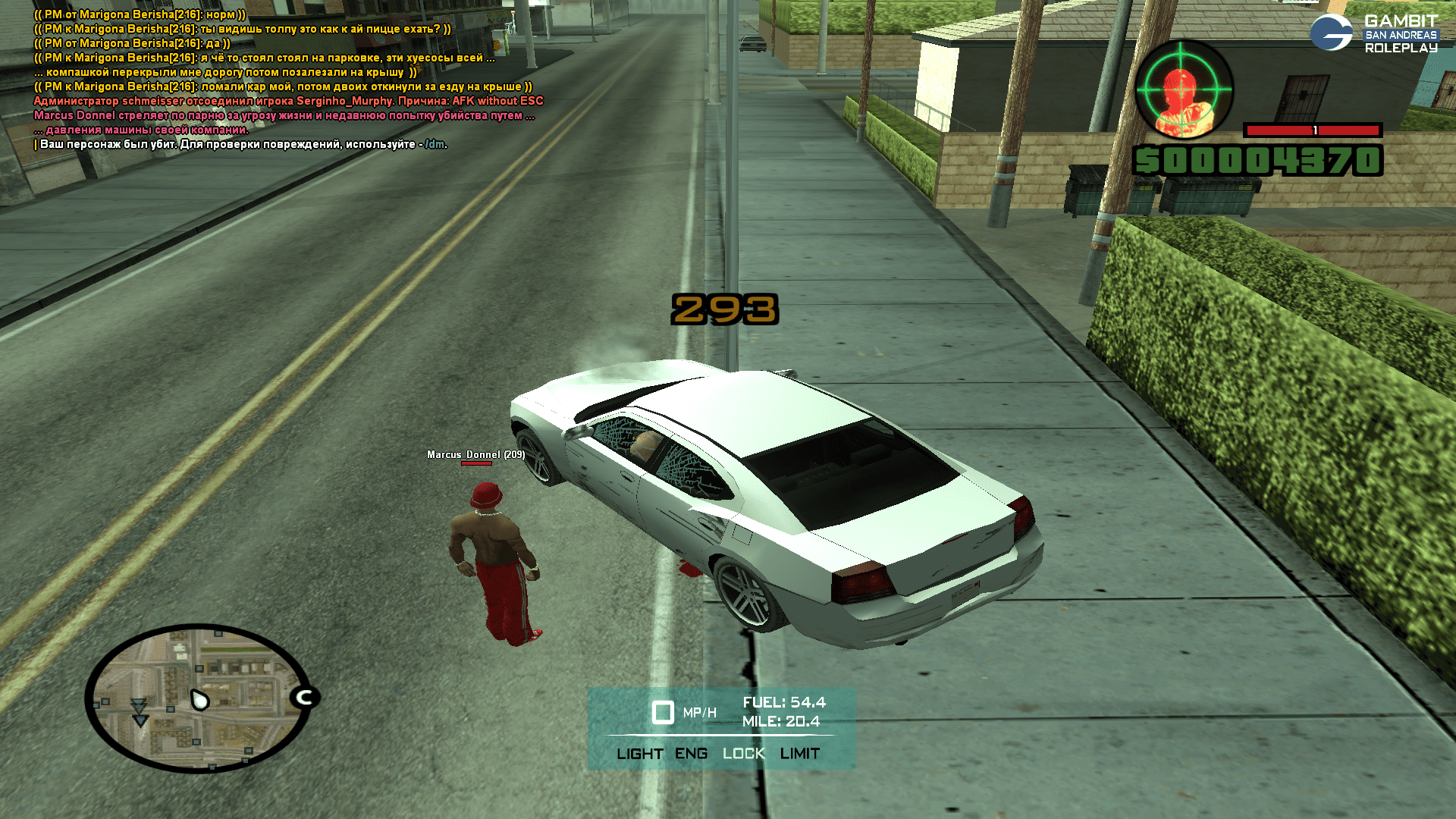Click the Gambit San Andreas Roleplay logo
The image size is (1456, 819).
1373,34
